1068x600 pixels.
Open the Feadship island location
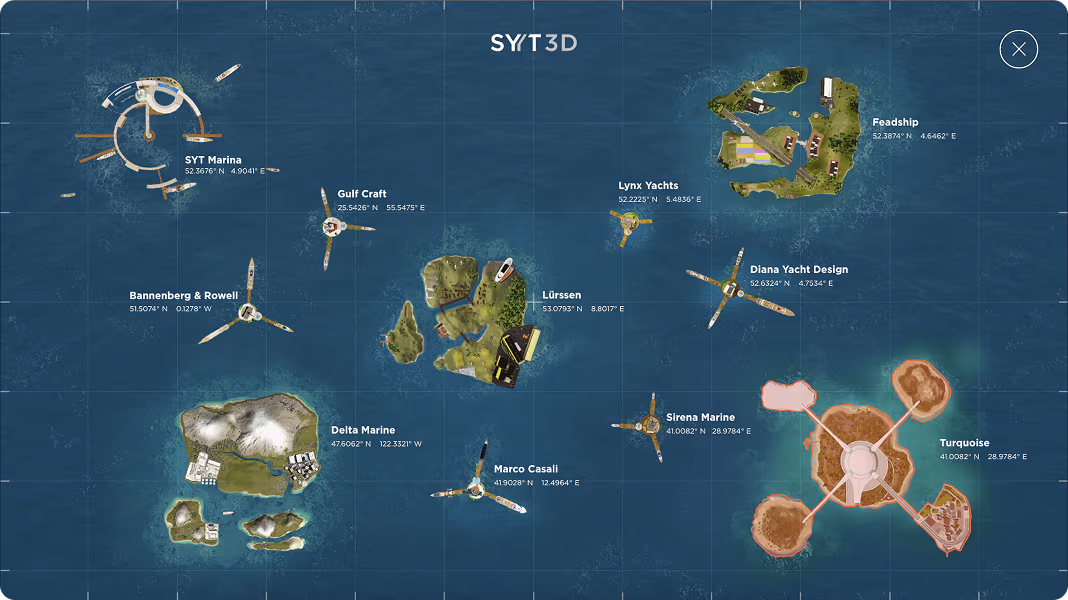[894, 123]
